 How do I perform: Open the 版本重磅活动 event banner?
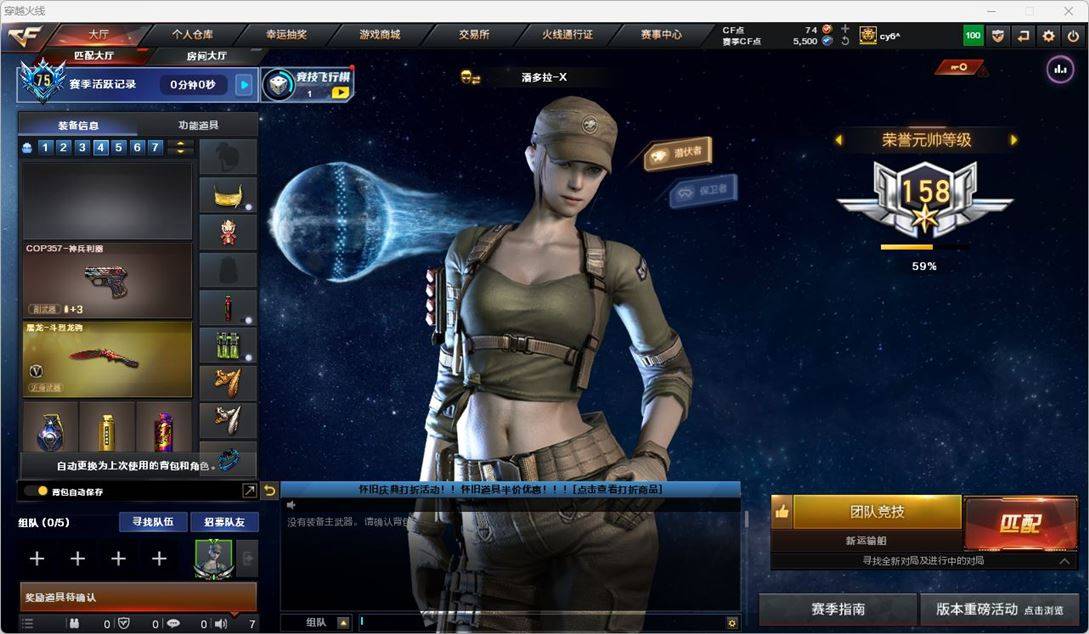(x=1000, y=608)
